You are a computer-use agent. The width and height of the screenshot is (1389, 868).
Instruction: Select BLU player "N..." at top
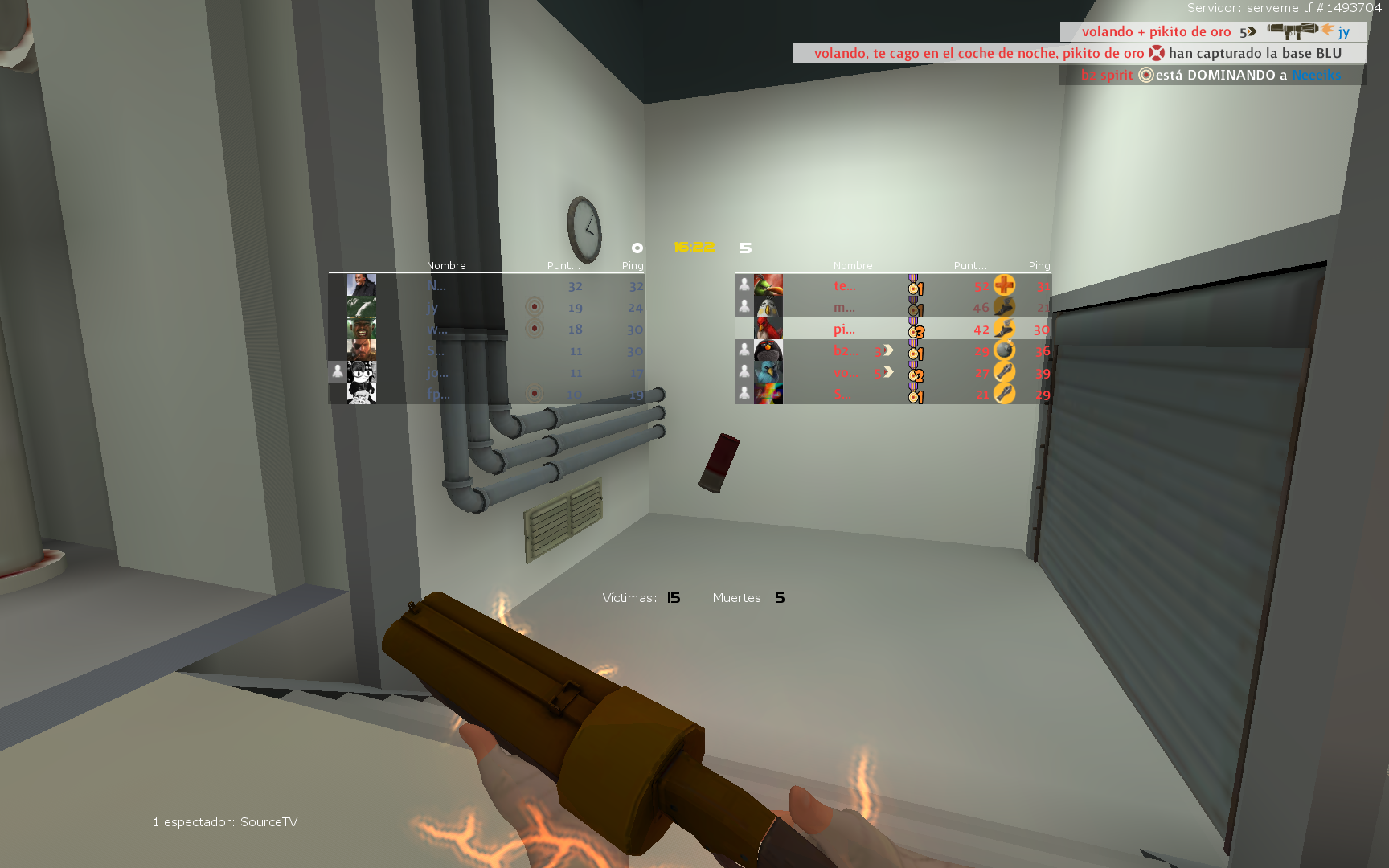point(437,286)
